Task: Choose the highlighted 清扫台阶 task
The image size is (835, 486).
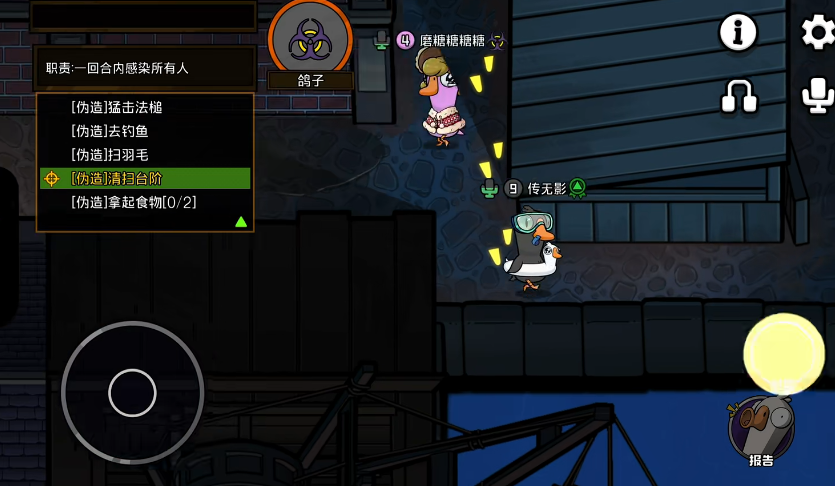Action: (116, 178)
